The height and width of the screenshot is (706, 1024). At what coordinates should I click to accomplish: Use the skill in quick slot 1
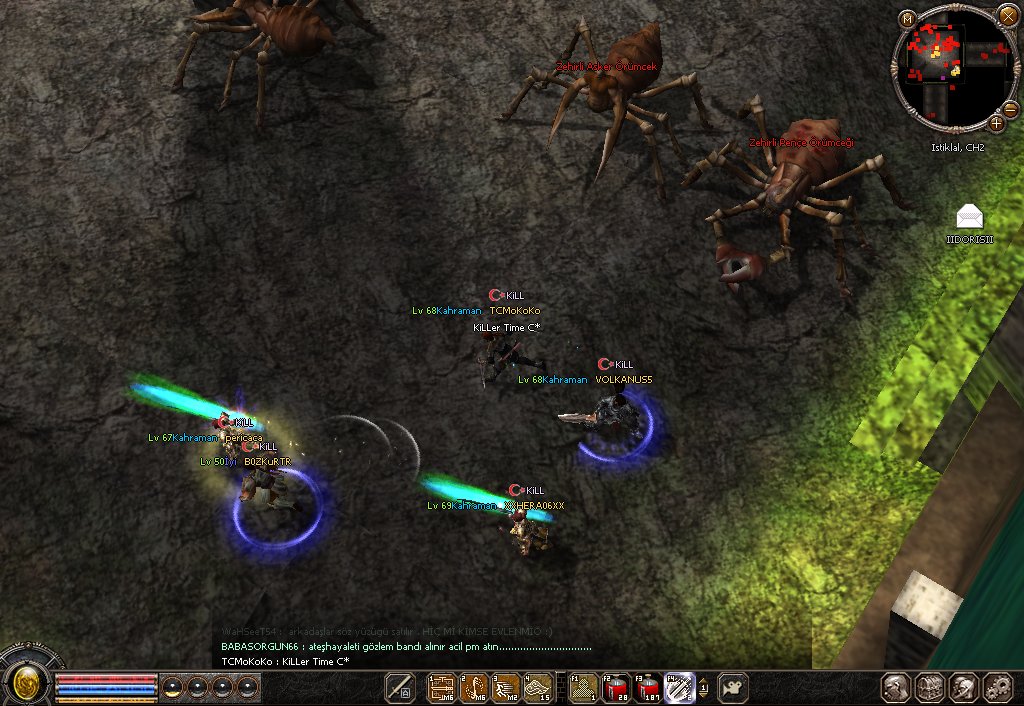[x=442, y=687]
